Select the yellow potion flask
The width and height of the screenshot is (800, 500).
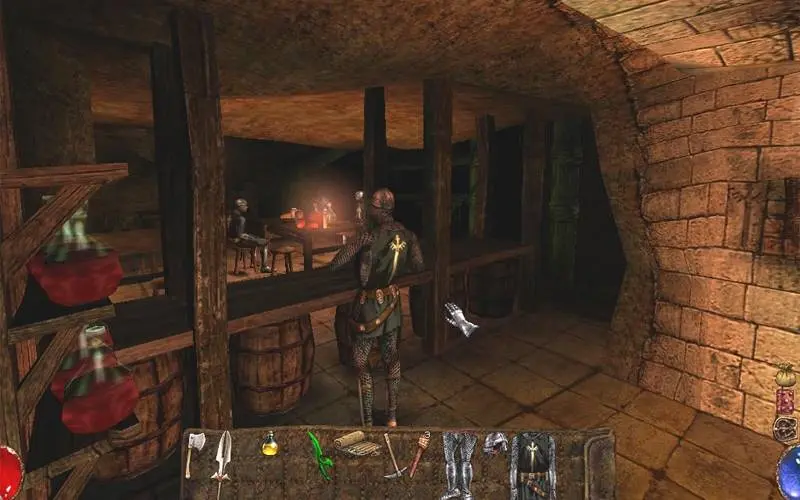[269, 445]
